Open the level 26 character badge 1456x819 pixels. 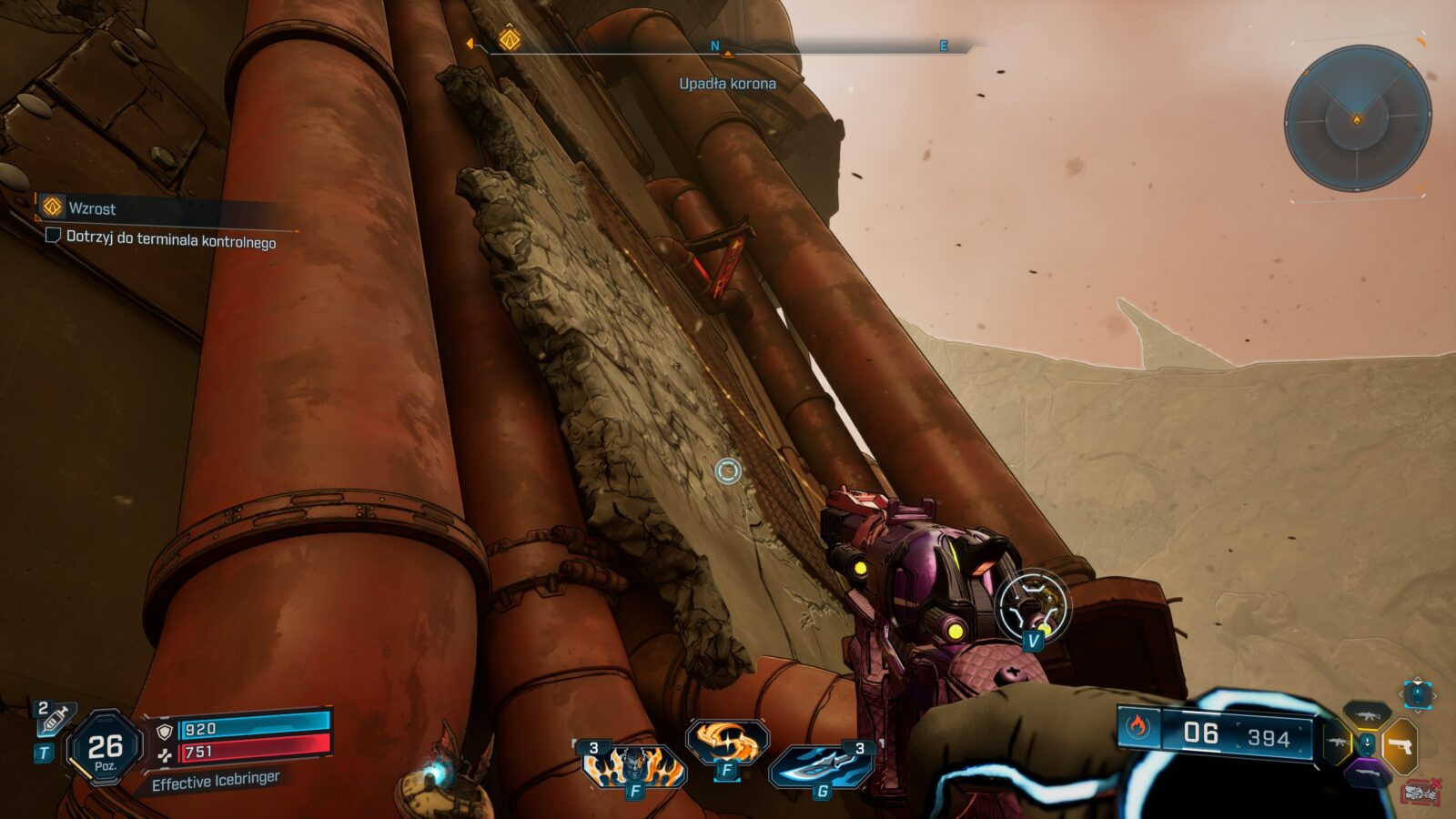105,749
